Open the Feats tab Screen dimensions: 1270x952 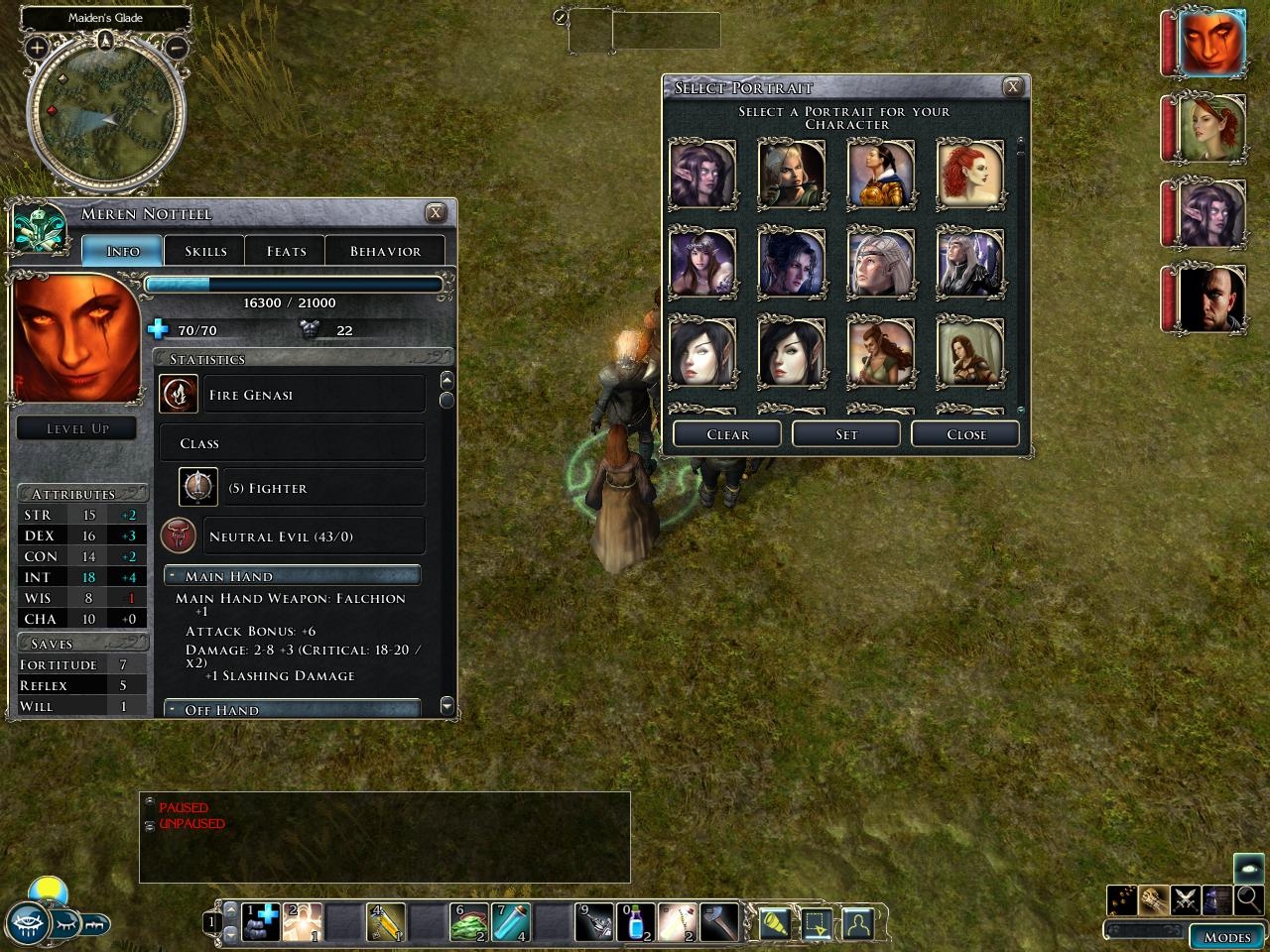coord(286,251)
